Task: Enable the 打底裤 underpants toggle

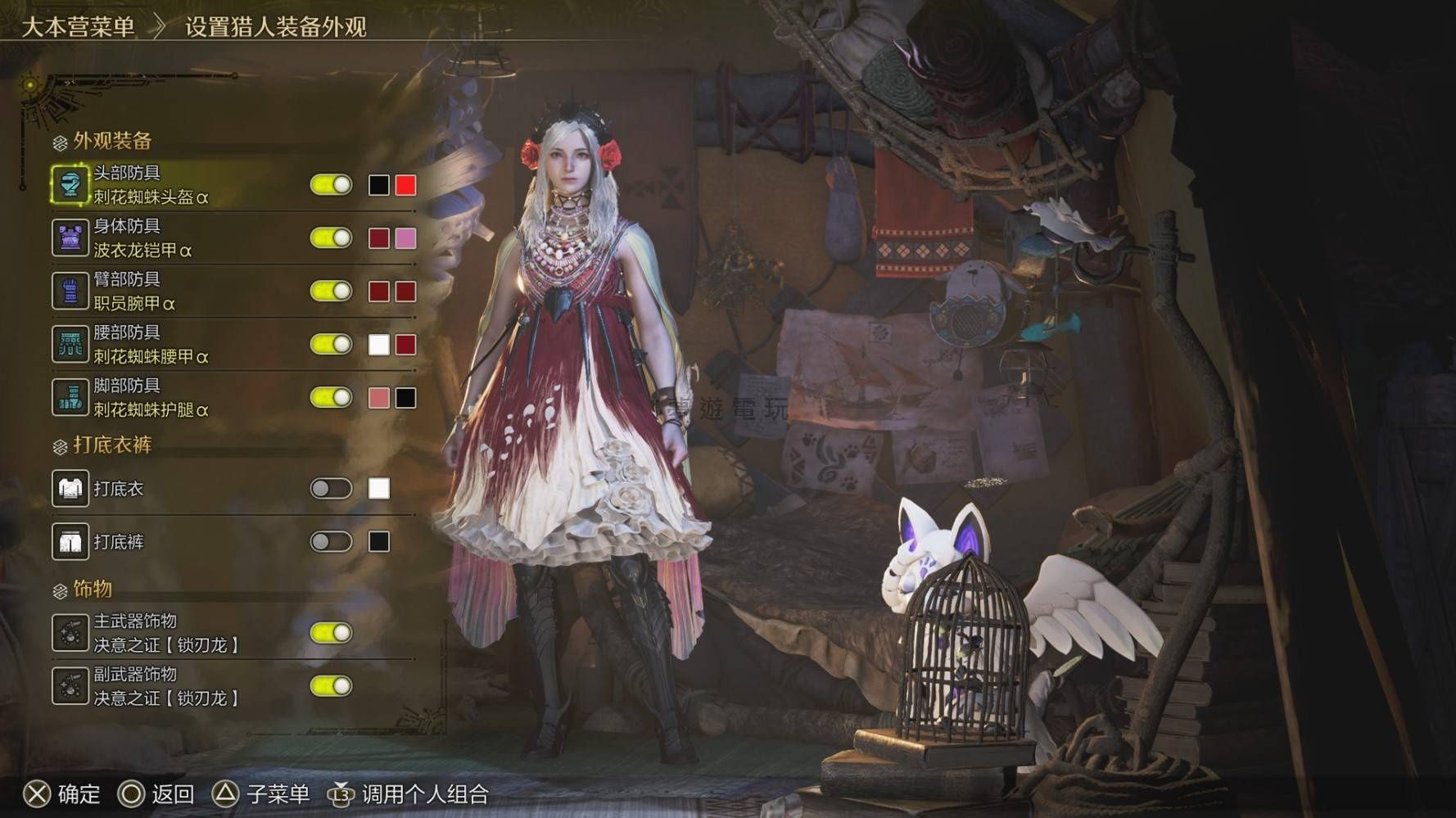Action: (x=331, y=542)
